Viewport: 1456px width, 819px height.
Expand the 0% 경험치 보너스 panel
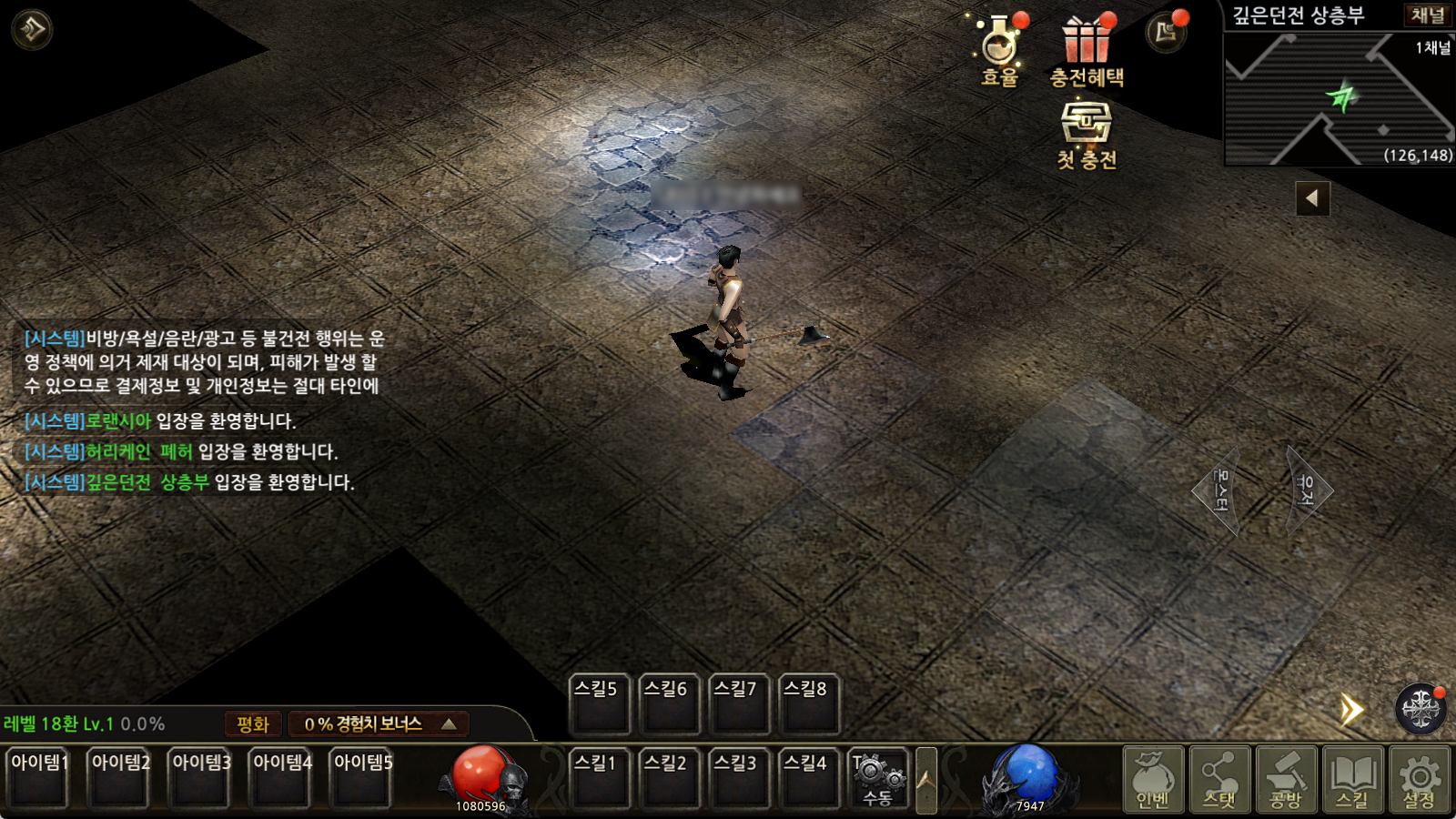(x=379, y=724)
